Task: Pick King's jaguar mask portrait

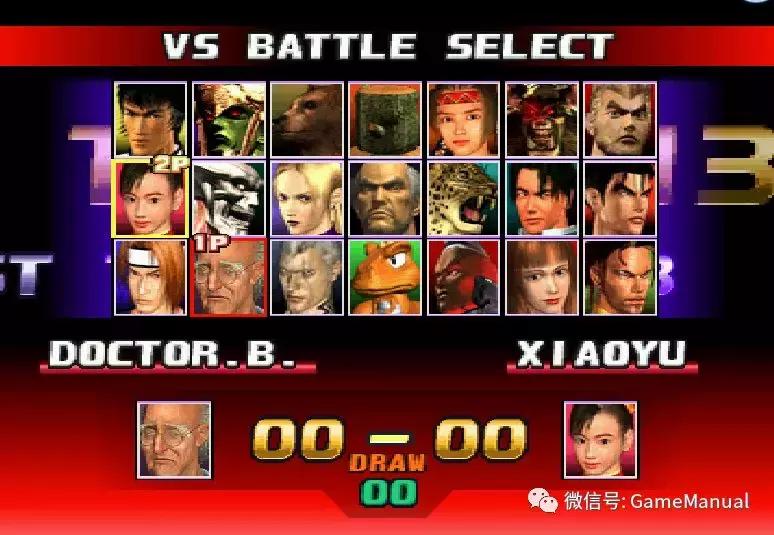Action: [x=463, y=198]
